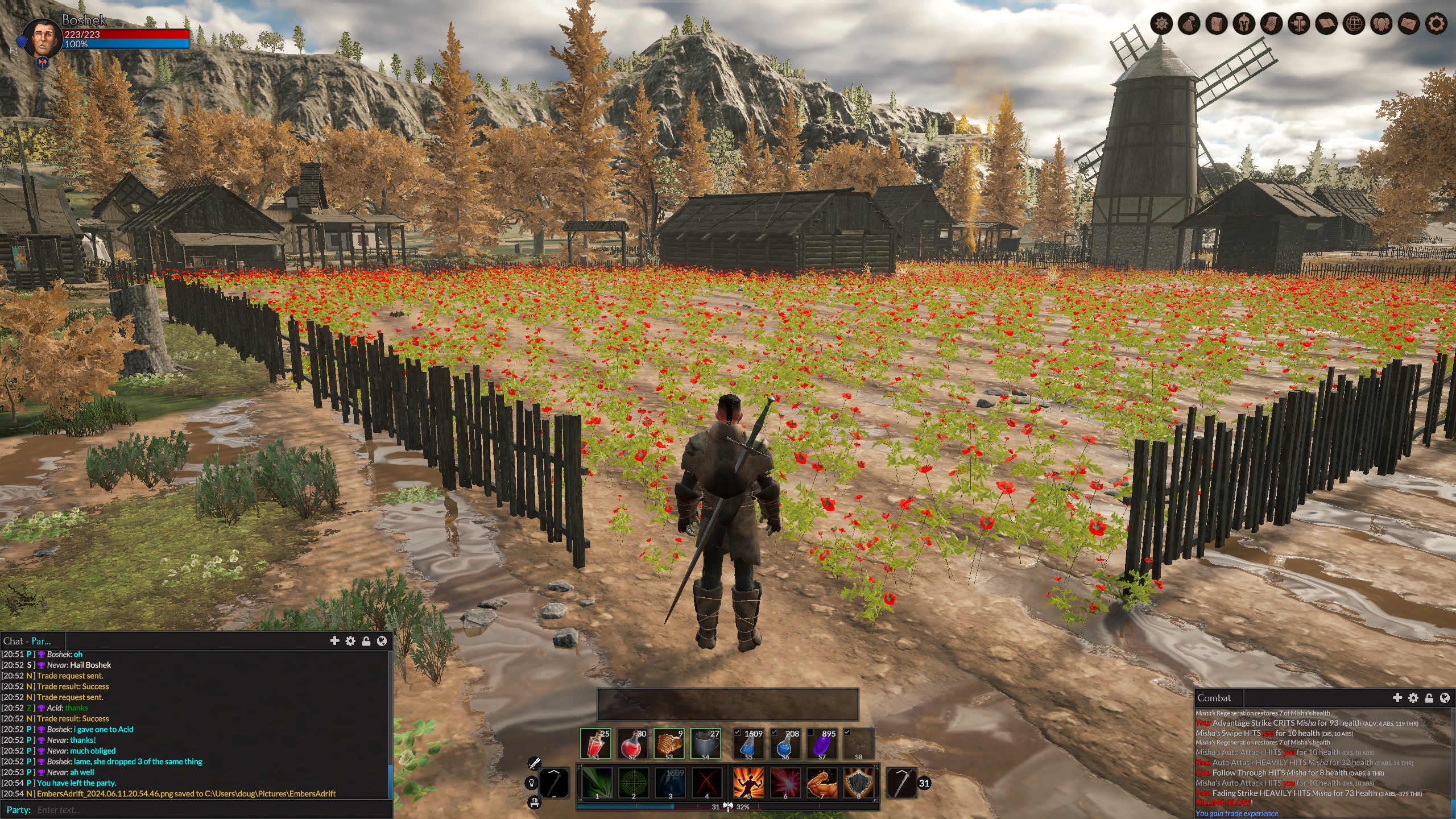Drink the mug in slot S4
The image size is (1456, 819).
[706, 743]
